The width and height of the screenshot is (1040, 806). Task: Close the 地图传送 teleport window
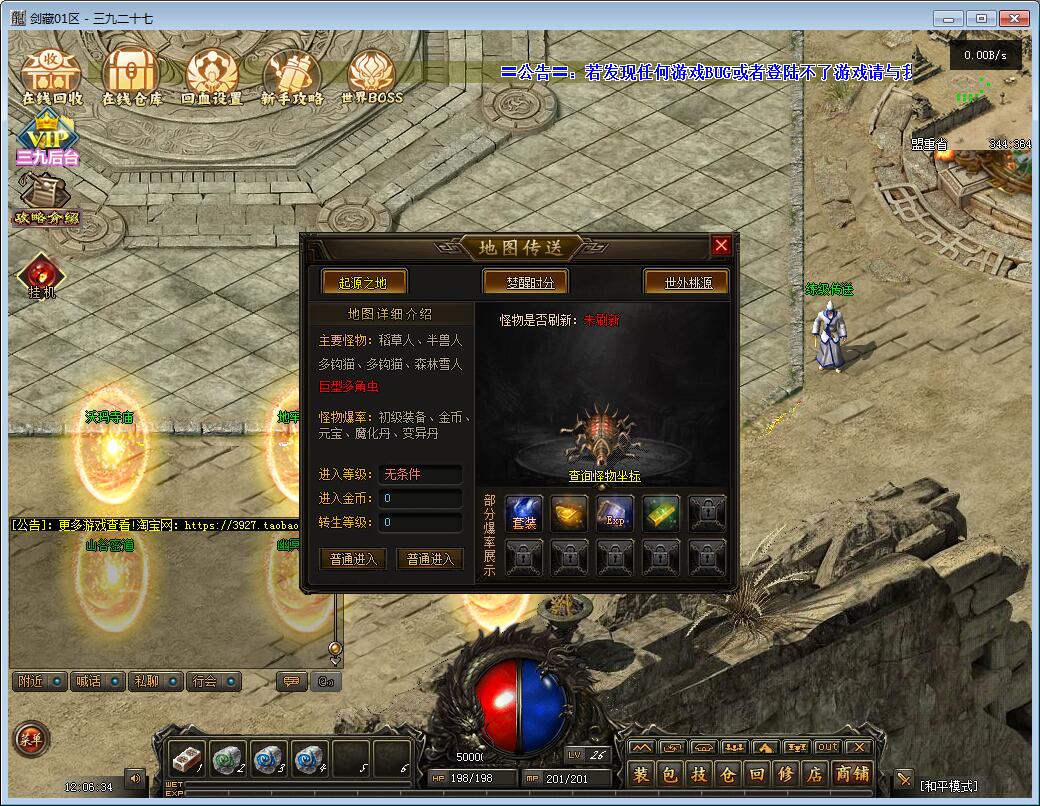click(x=721, y=246)
